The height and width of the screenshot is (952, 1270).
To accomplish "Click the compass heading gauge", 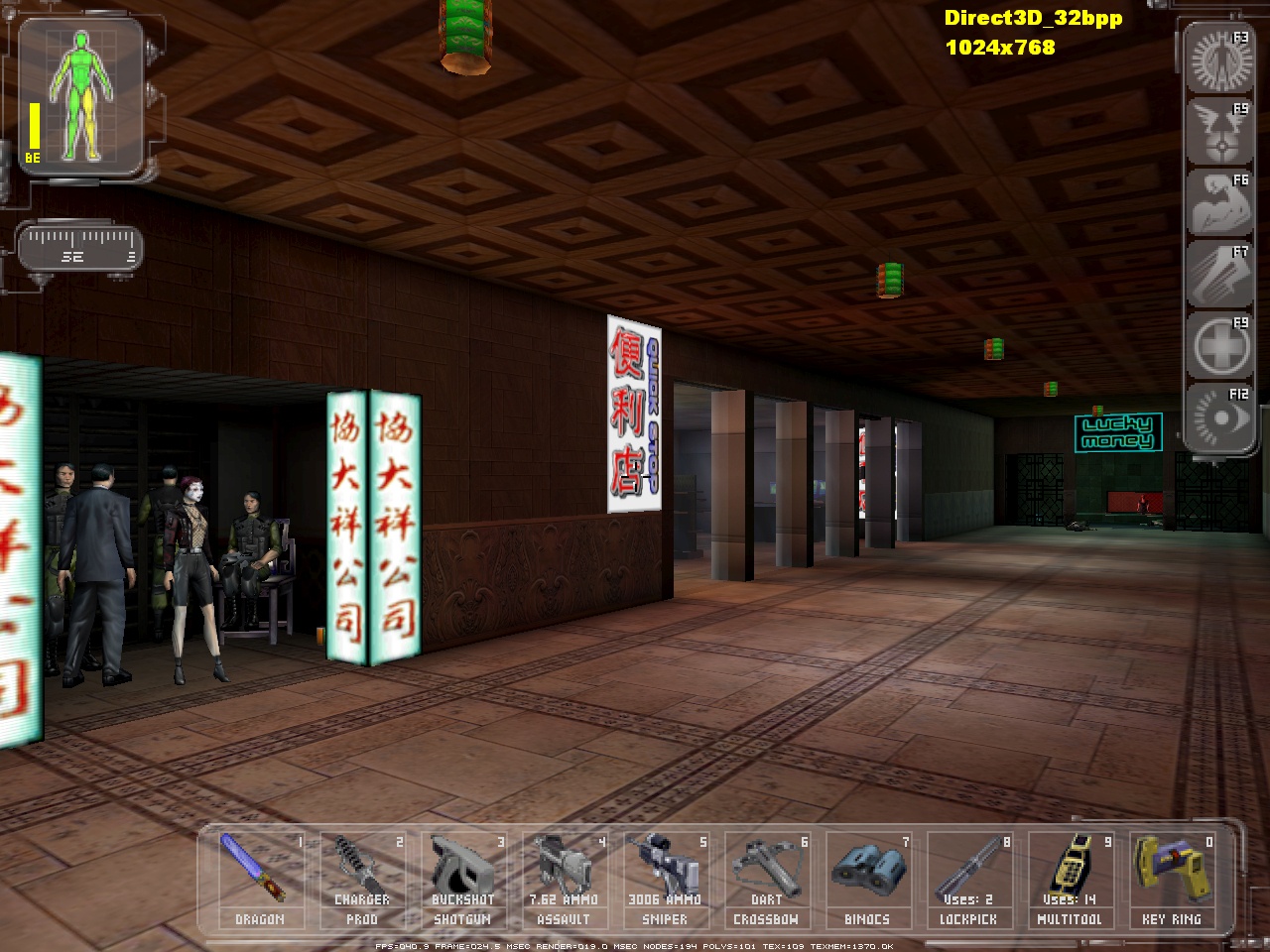I will tap(80, 248).
